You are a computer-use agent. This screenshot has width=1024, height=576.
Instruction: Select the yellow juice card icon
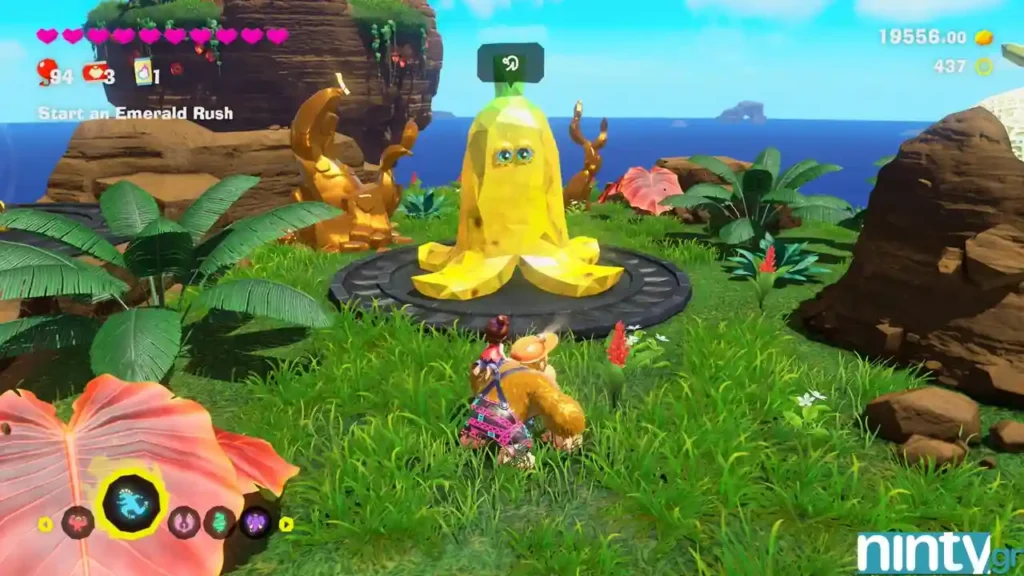[x=143, y=72]
